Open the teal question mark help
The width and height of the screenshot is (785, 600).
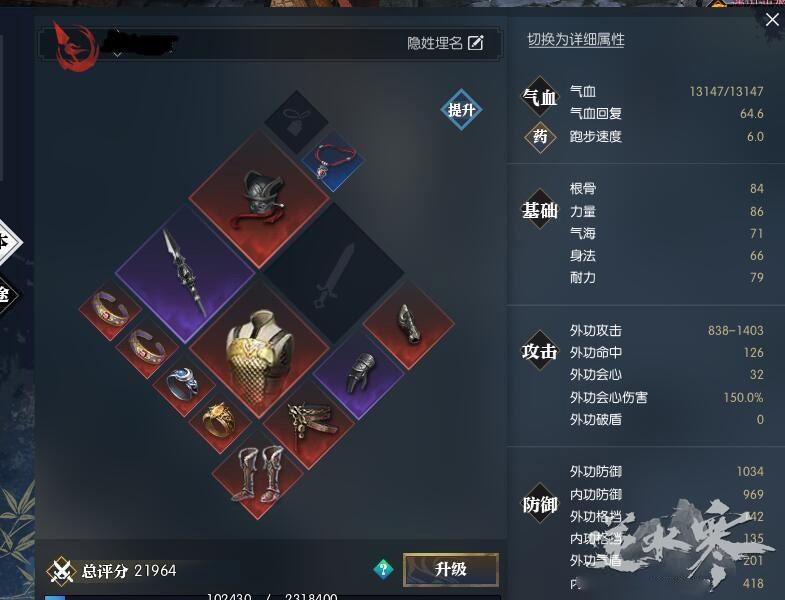pyautogui.click(x=383, y=569)
